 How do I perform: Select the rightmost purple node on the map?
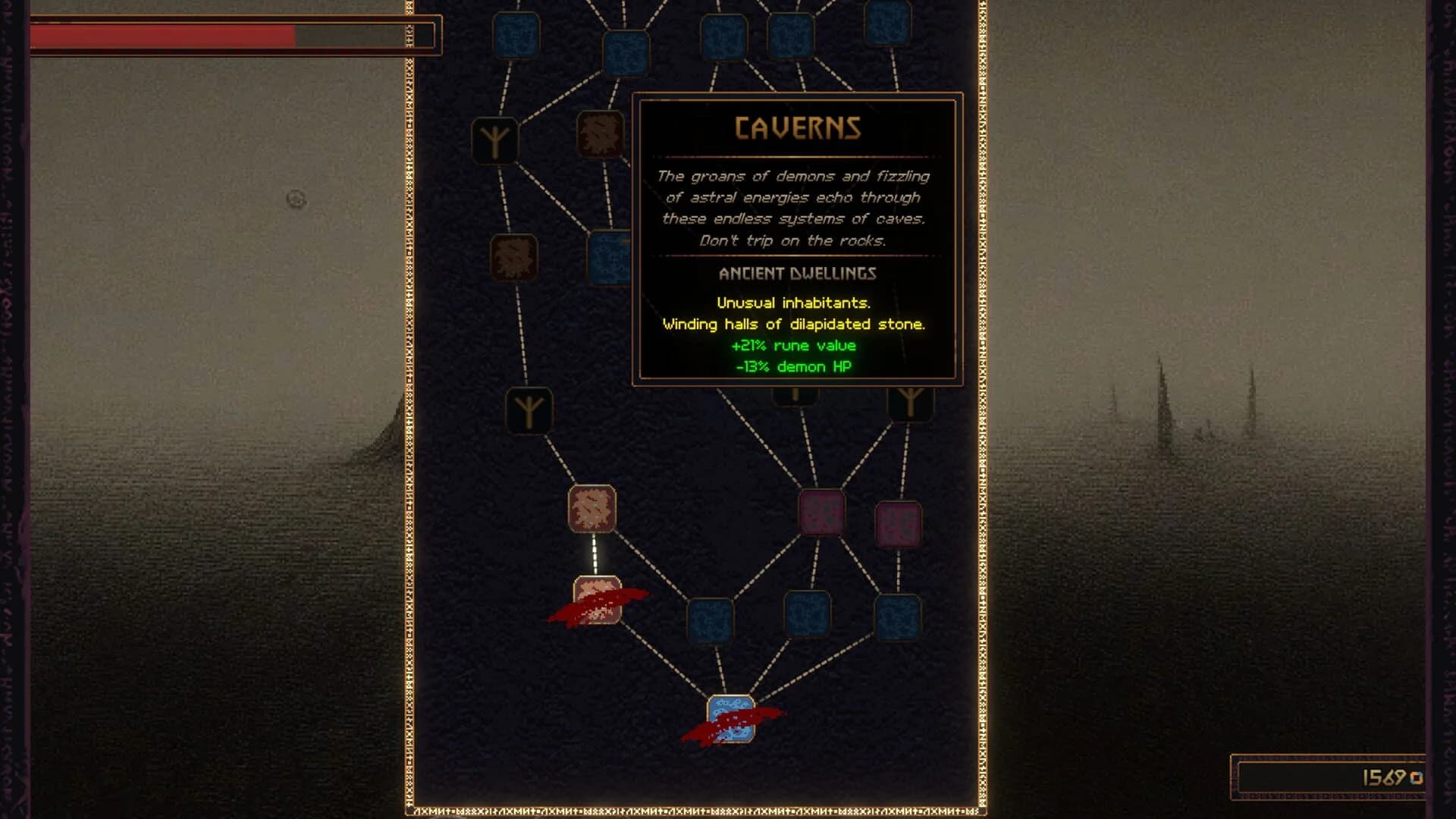point(897,523)
